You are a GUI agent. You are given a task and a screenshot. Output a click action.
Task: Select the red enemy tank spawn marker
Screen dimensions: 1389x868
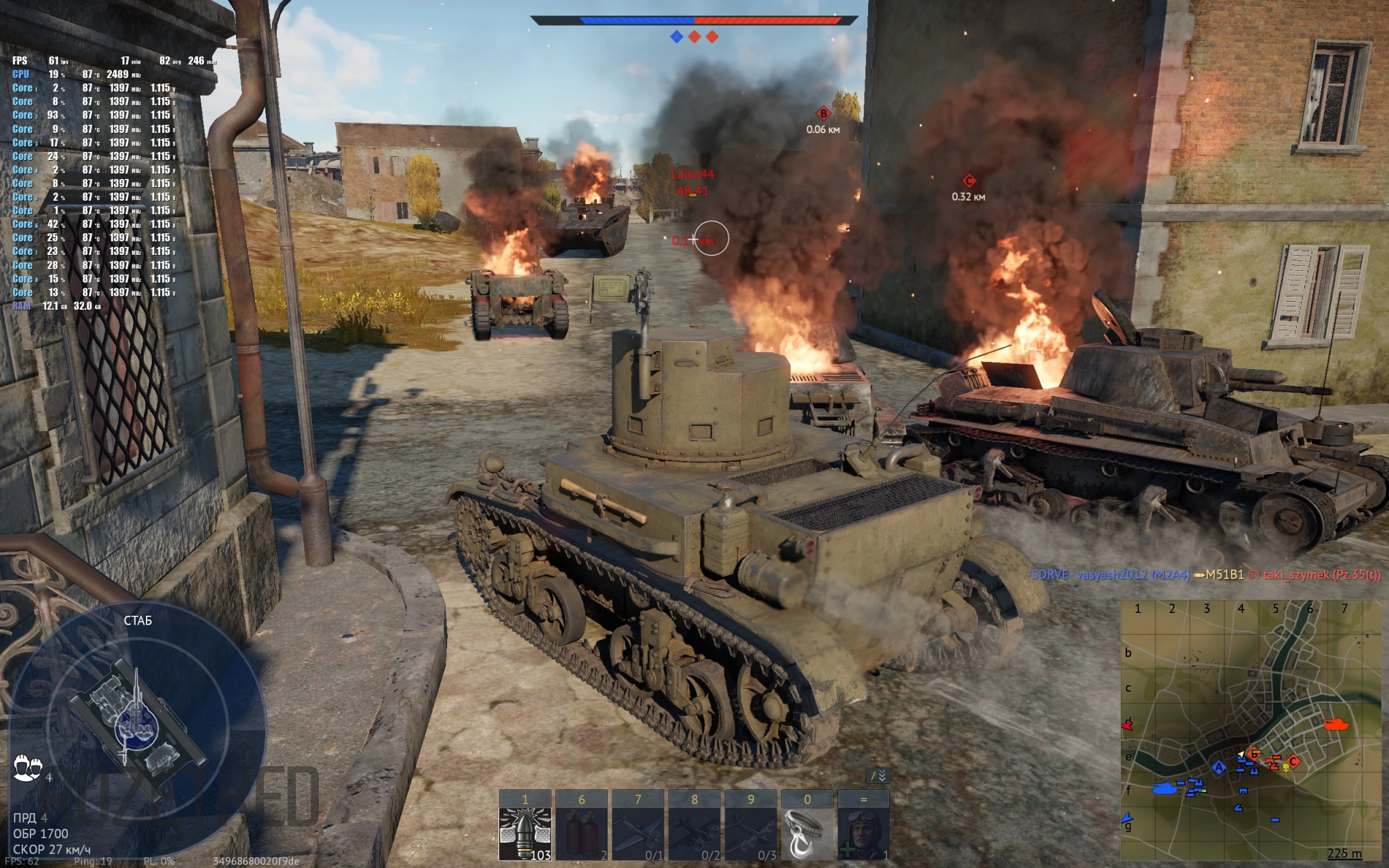pos(1336,724)
